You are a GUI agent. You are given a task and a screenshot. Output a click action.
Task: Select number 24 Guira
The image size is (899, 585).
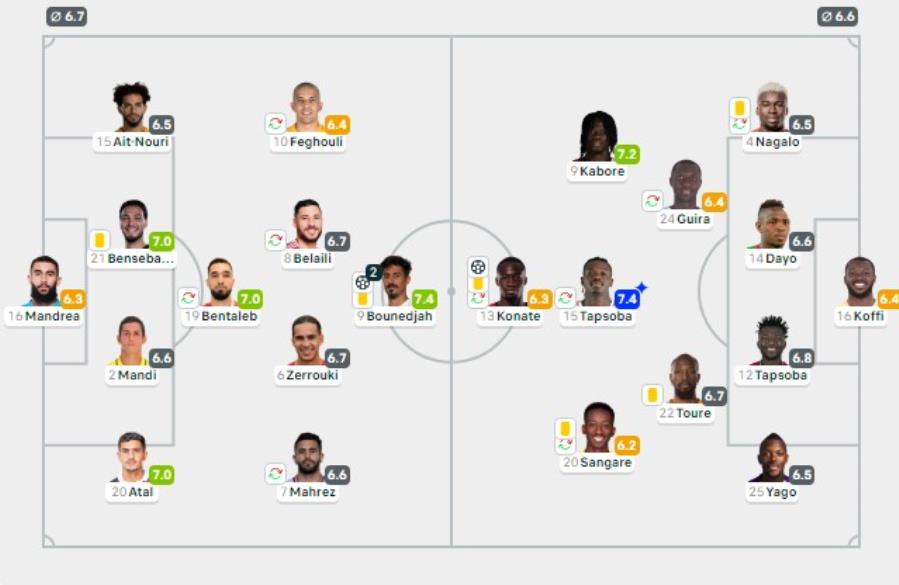click(x=685, y=186)
